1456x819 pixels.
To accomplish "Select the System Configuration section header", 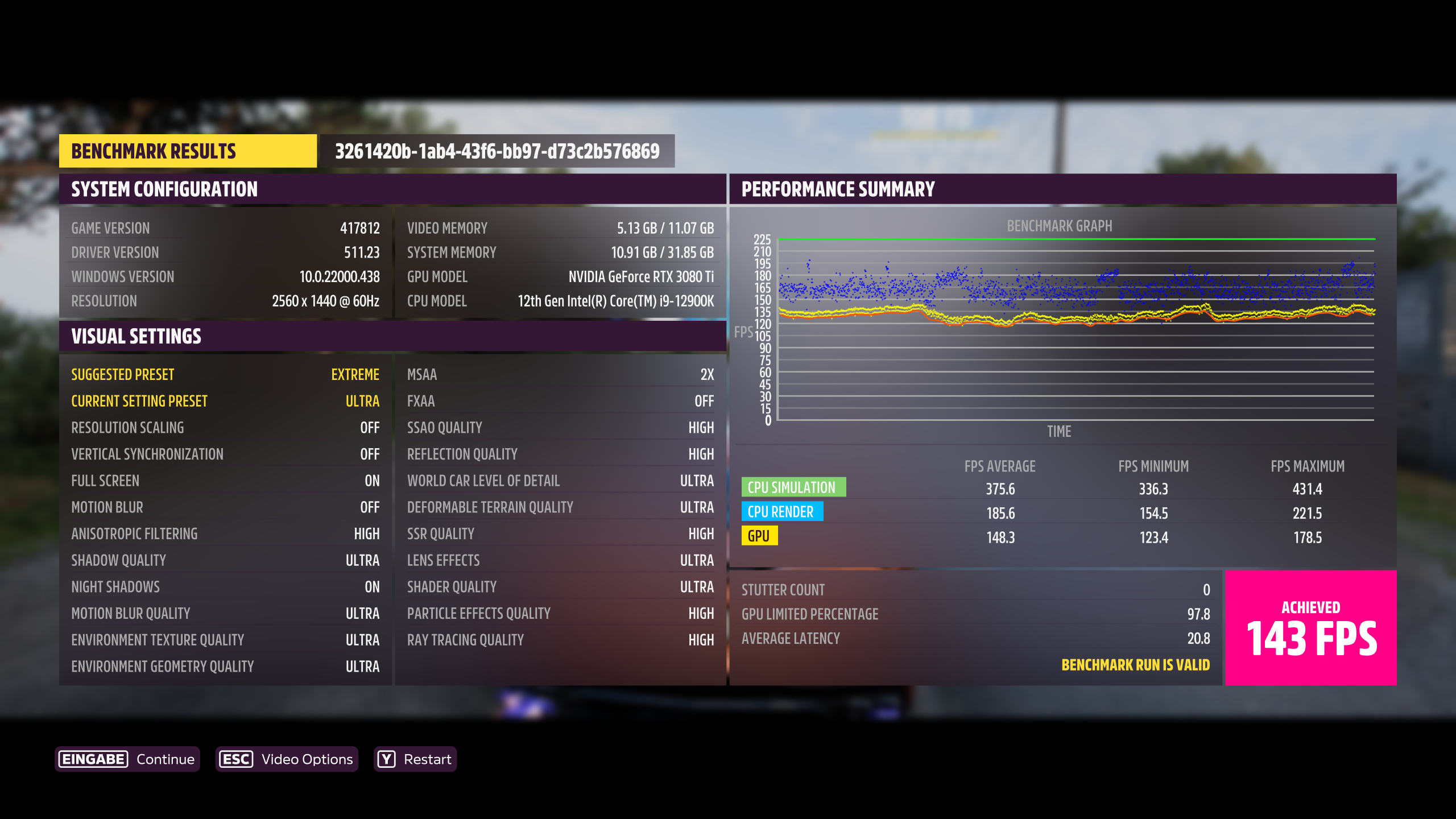I will 165,189.
